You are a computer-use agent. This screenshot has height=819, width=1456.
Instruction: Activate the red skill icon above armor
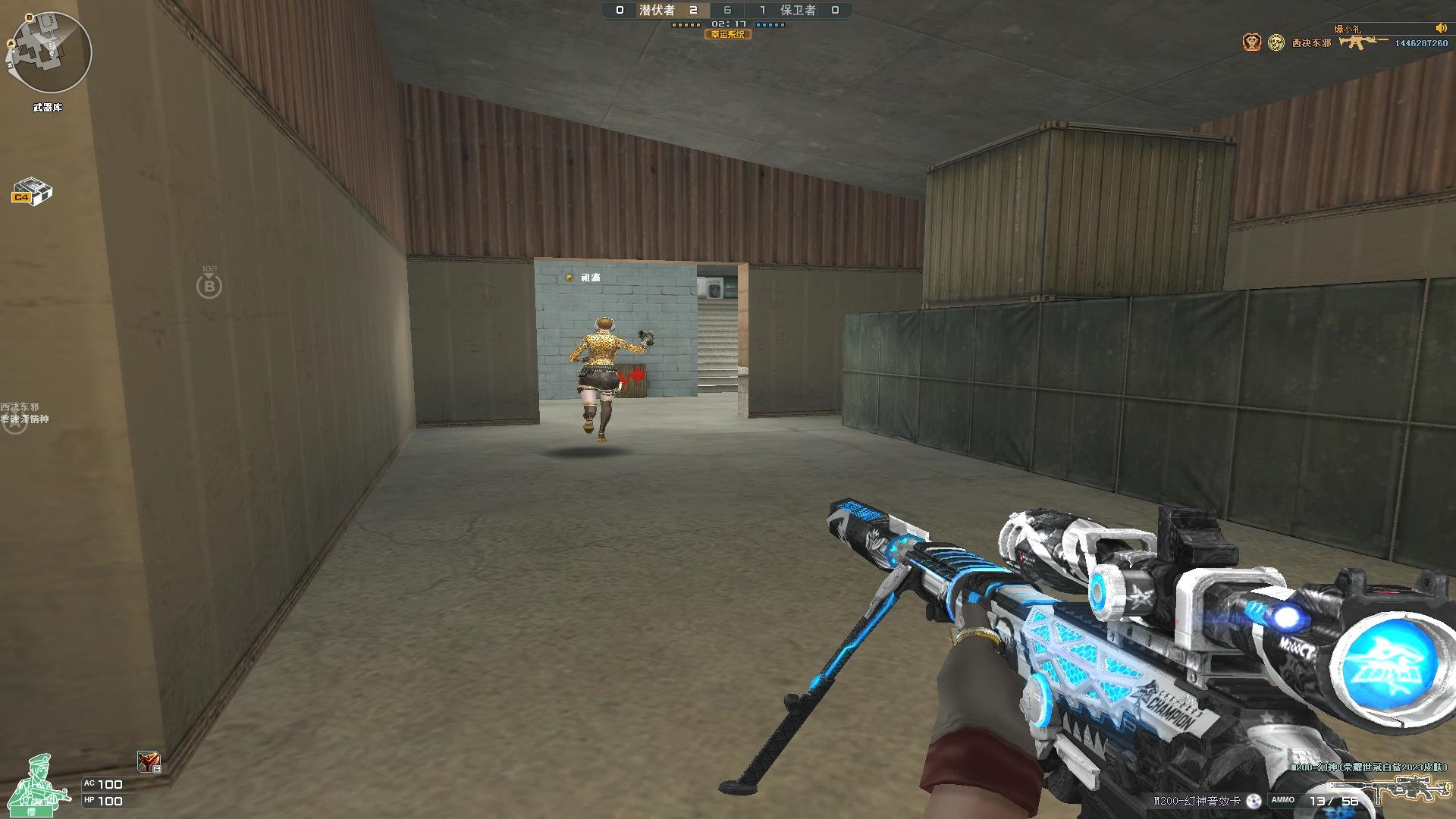pos(149,761)
